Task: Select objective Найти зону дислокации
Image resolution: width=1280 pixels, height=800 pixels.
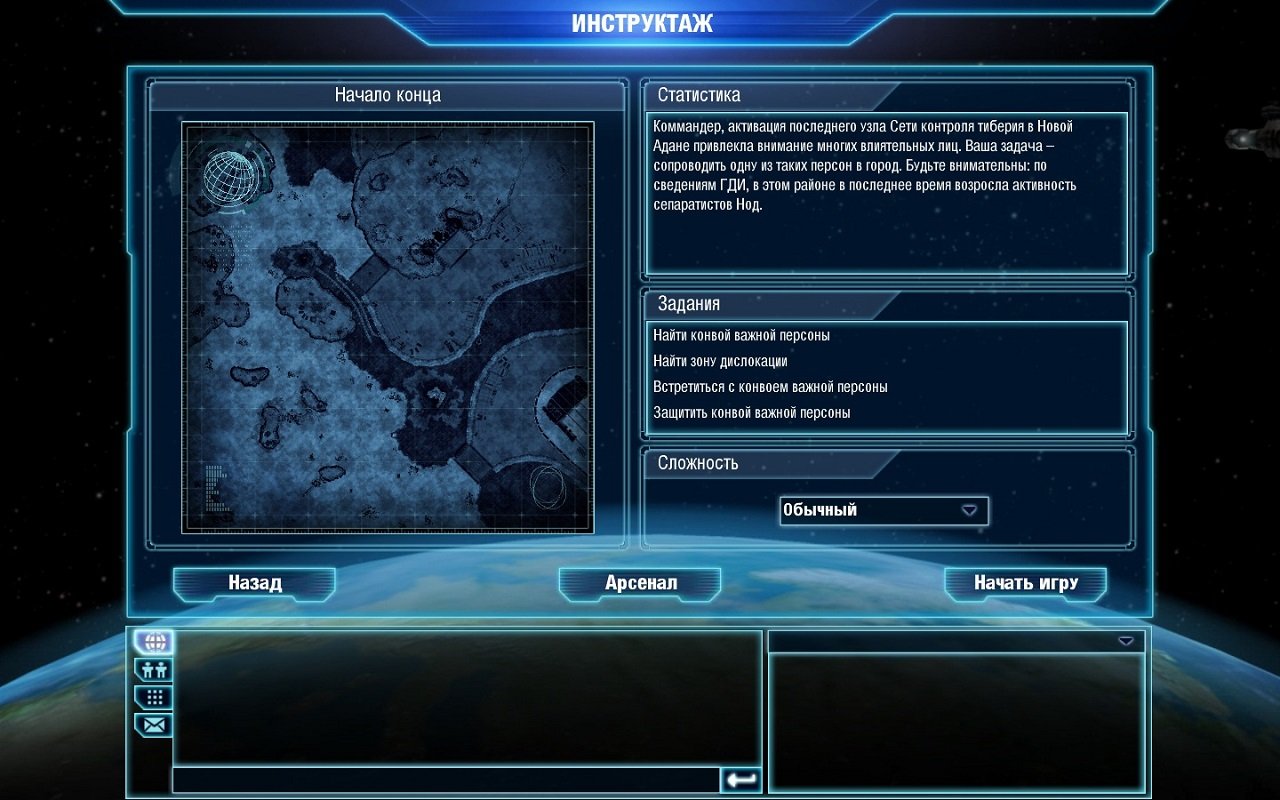Action: tap(722, 361)
